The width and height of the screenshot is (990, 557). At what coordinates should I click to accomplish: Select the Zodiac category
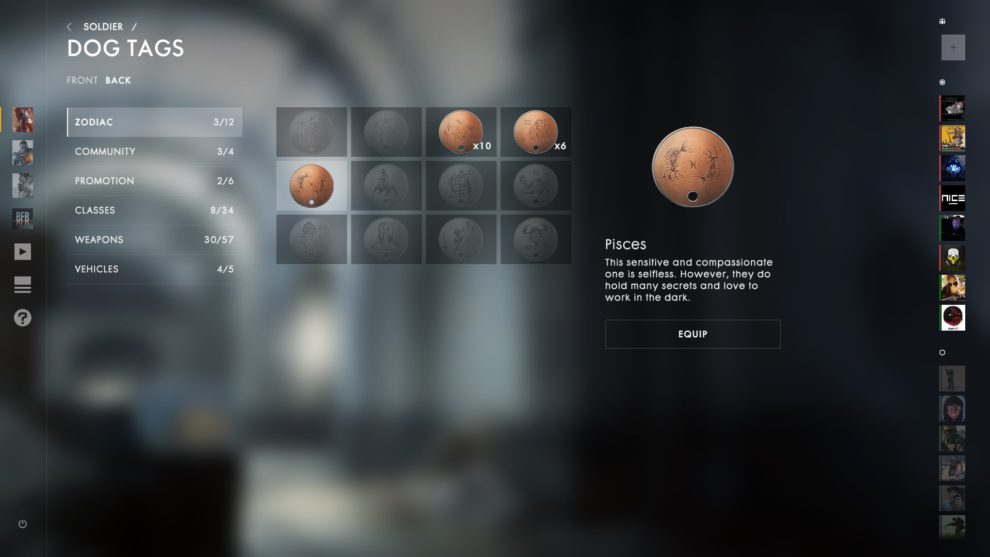(x=154, y=122)
